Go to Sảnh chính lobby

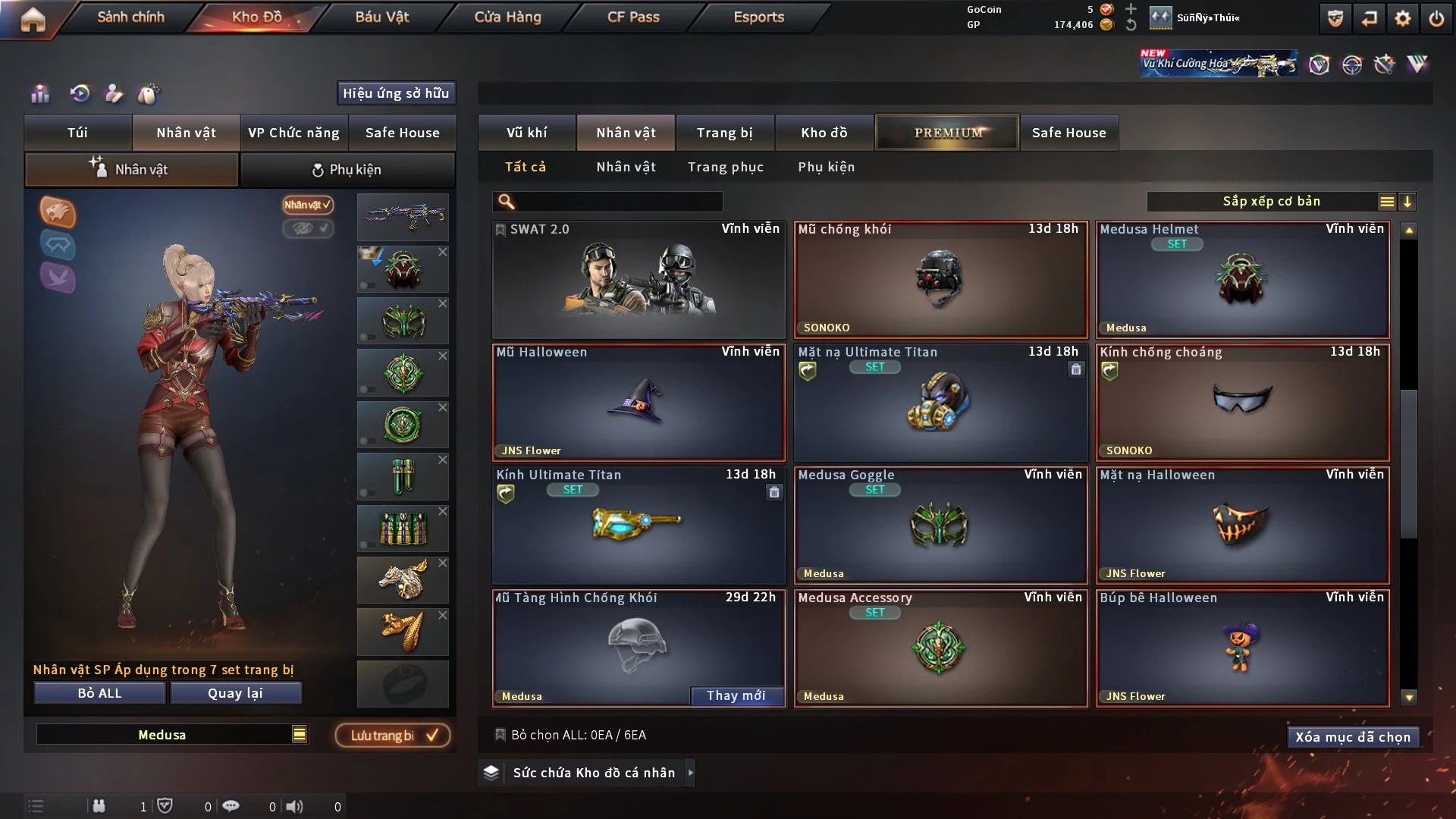point(130,17)
